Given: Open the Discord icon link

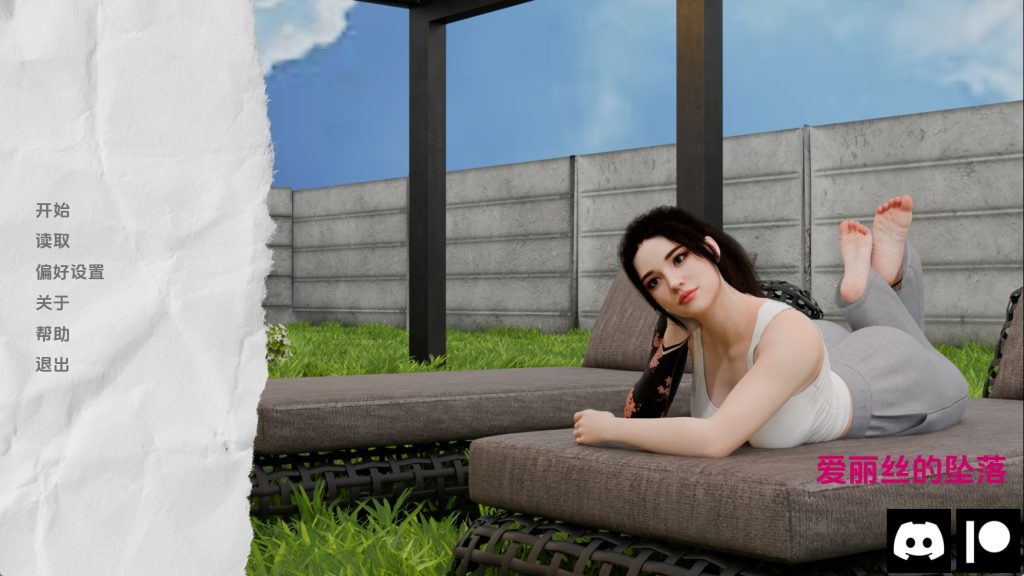Looking at the screenshot, I should point(918,541).
